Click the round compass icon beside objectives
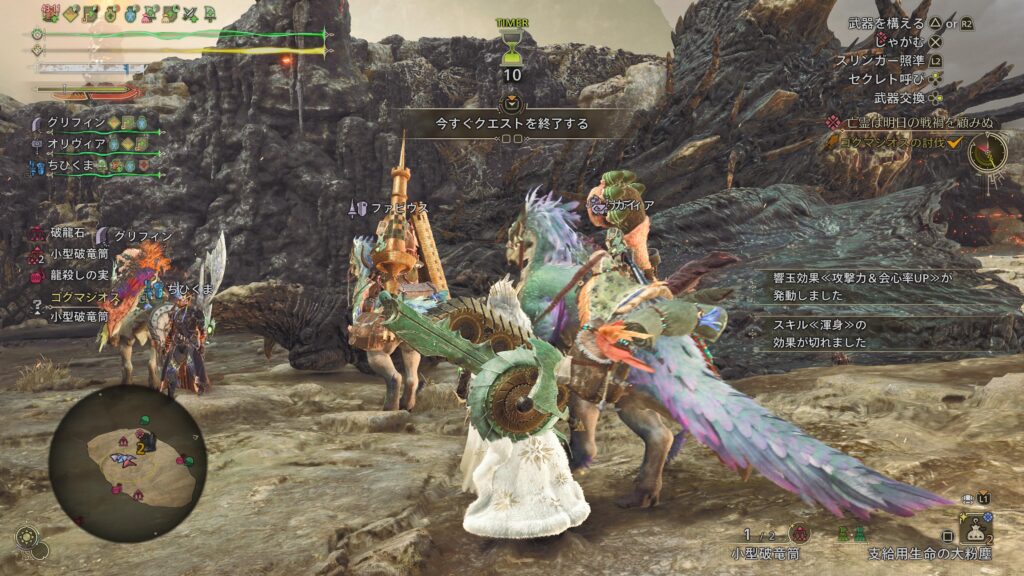The image size is (1024, 576). pos(988,154)
